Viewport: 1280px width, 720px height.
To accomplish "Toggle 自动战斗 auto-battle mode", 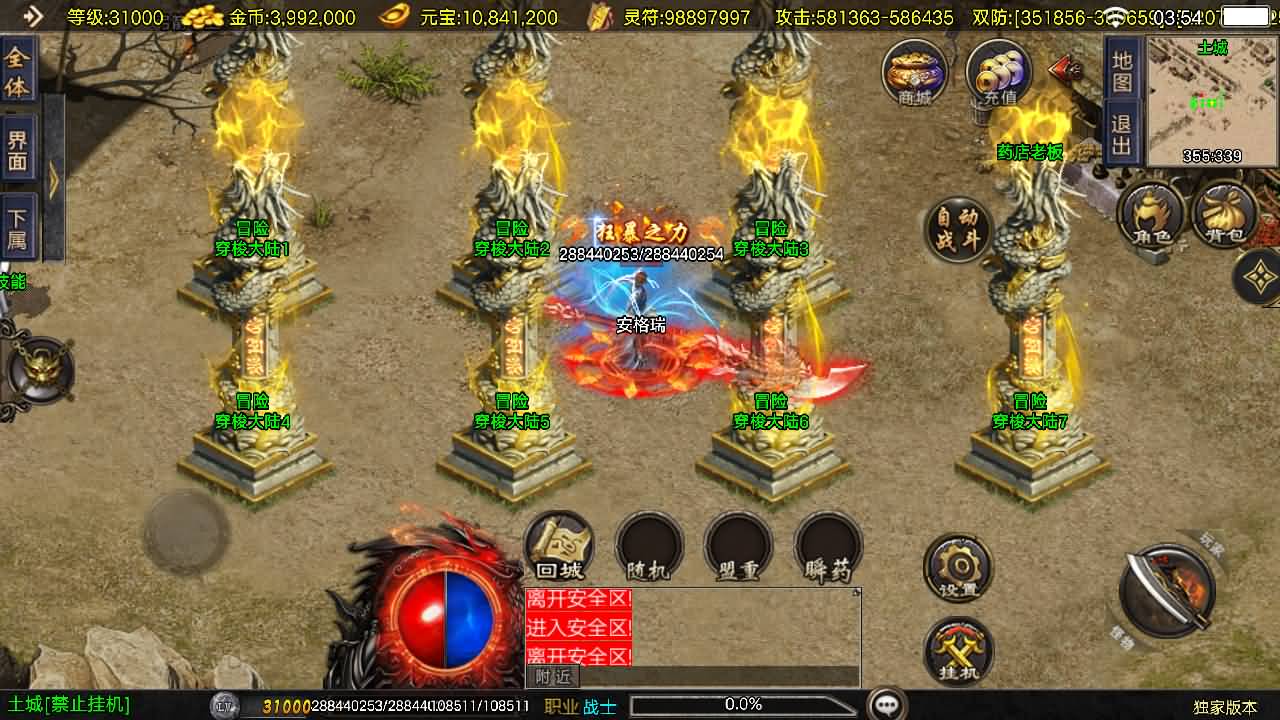I will 957,228.
